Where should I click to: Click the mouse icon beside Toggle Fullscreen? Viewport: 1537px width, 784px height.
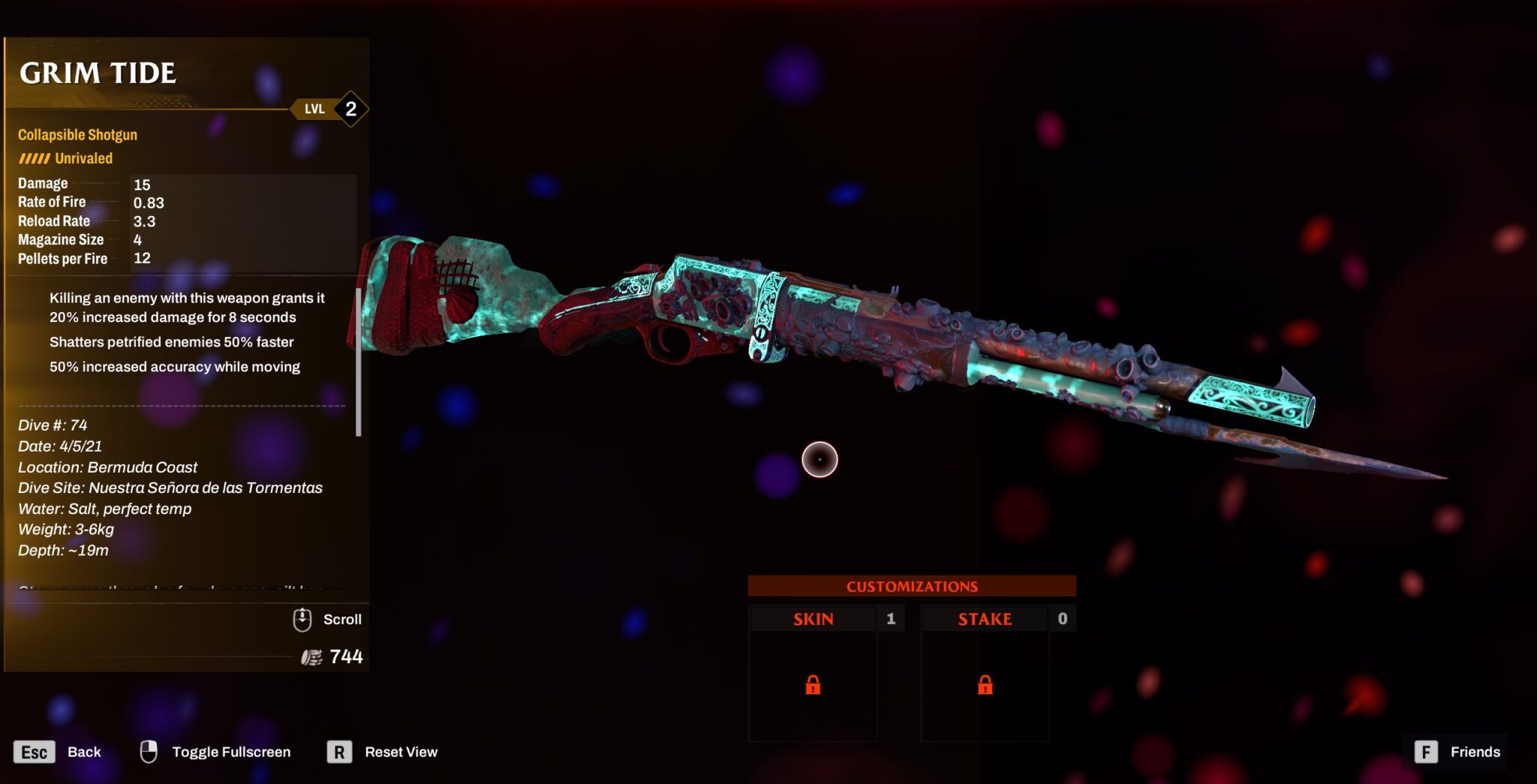click(x=149, y=750)
